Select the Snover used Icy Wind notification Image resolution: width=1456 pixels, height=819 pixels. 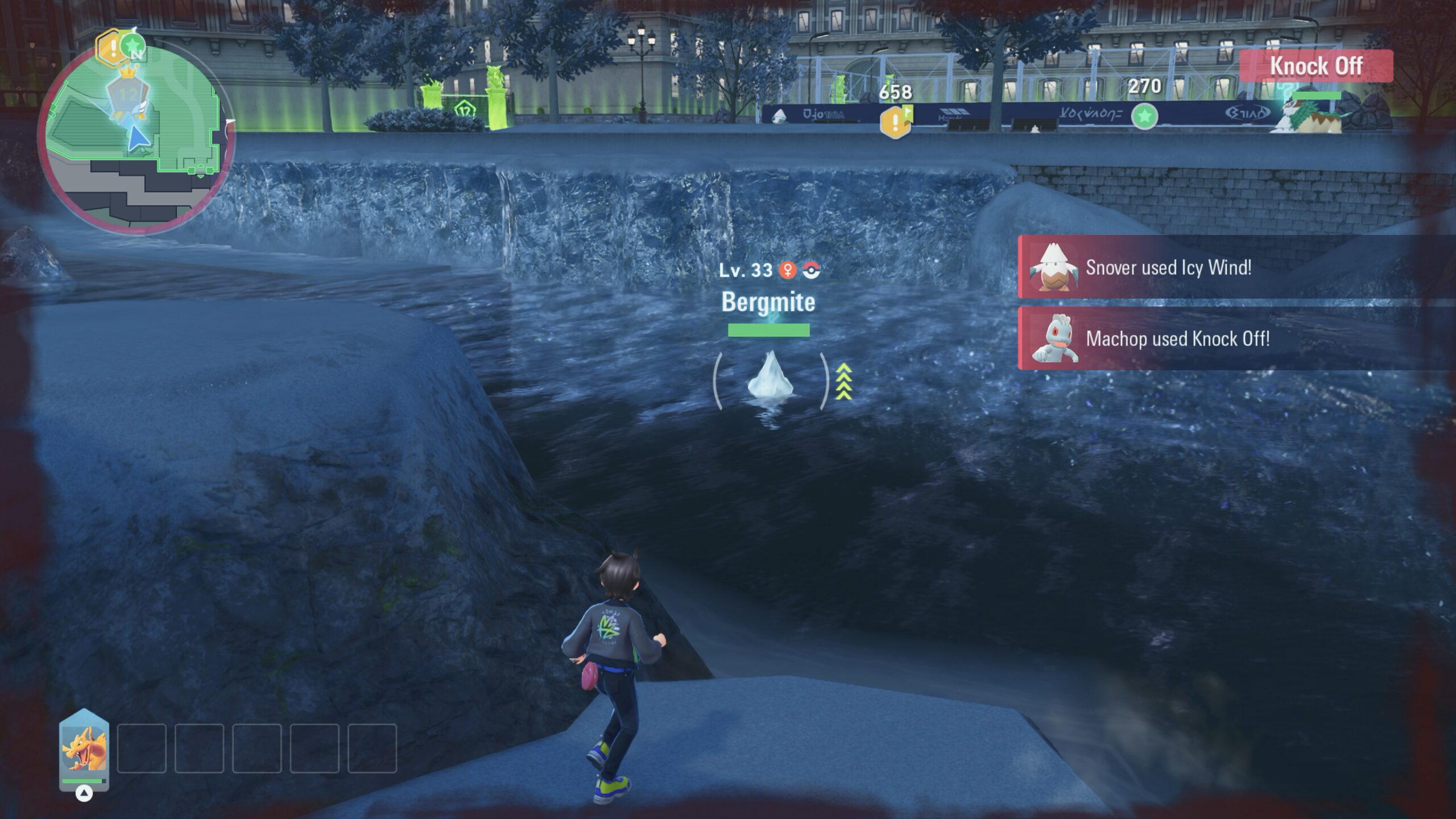pyautogui.click(x=1234, y=267)
